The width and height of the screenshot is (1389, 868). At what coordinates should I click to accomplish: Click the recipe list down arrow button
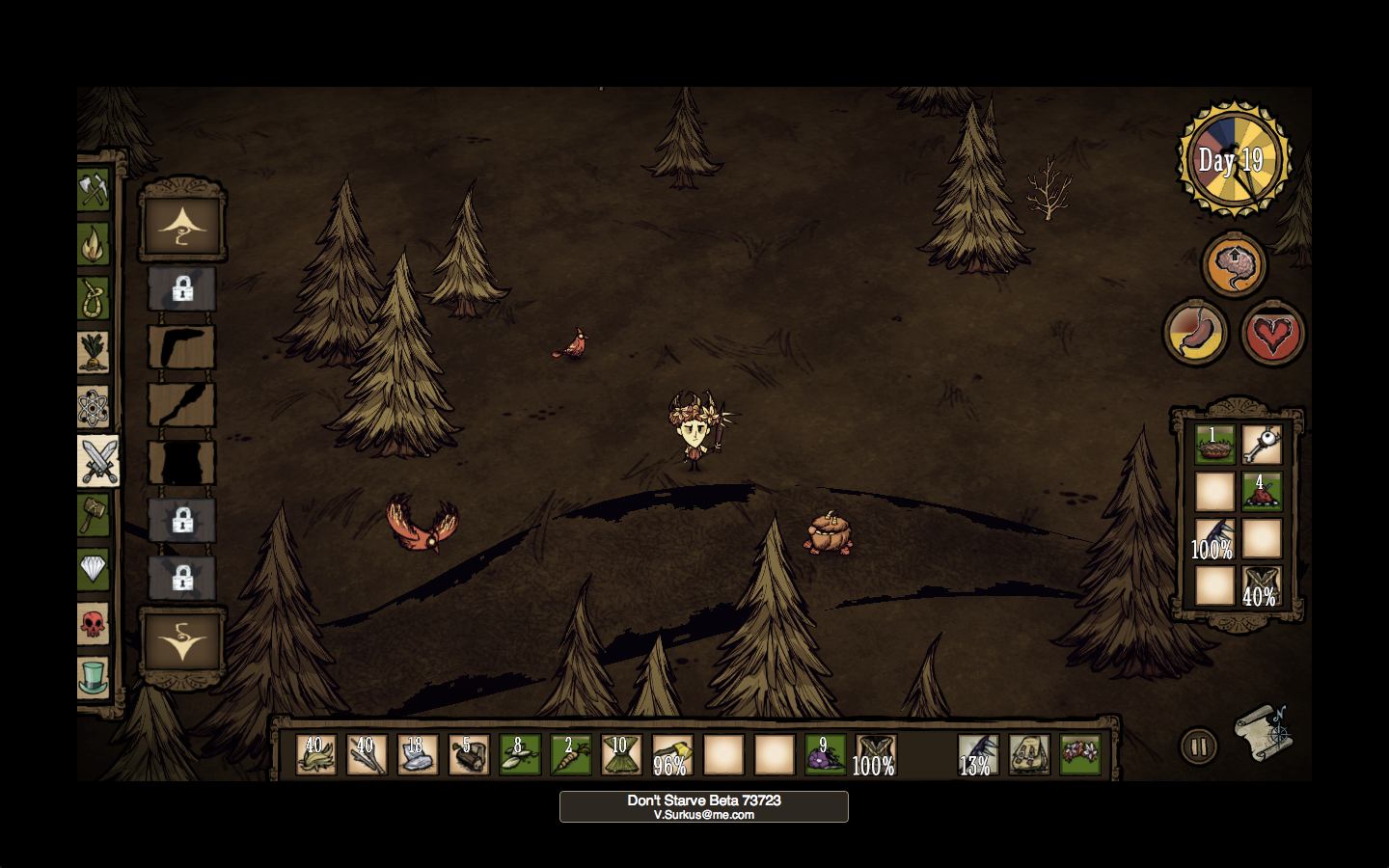tap(182, 640)
